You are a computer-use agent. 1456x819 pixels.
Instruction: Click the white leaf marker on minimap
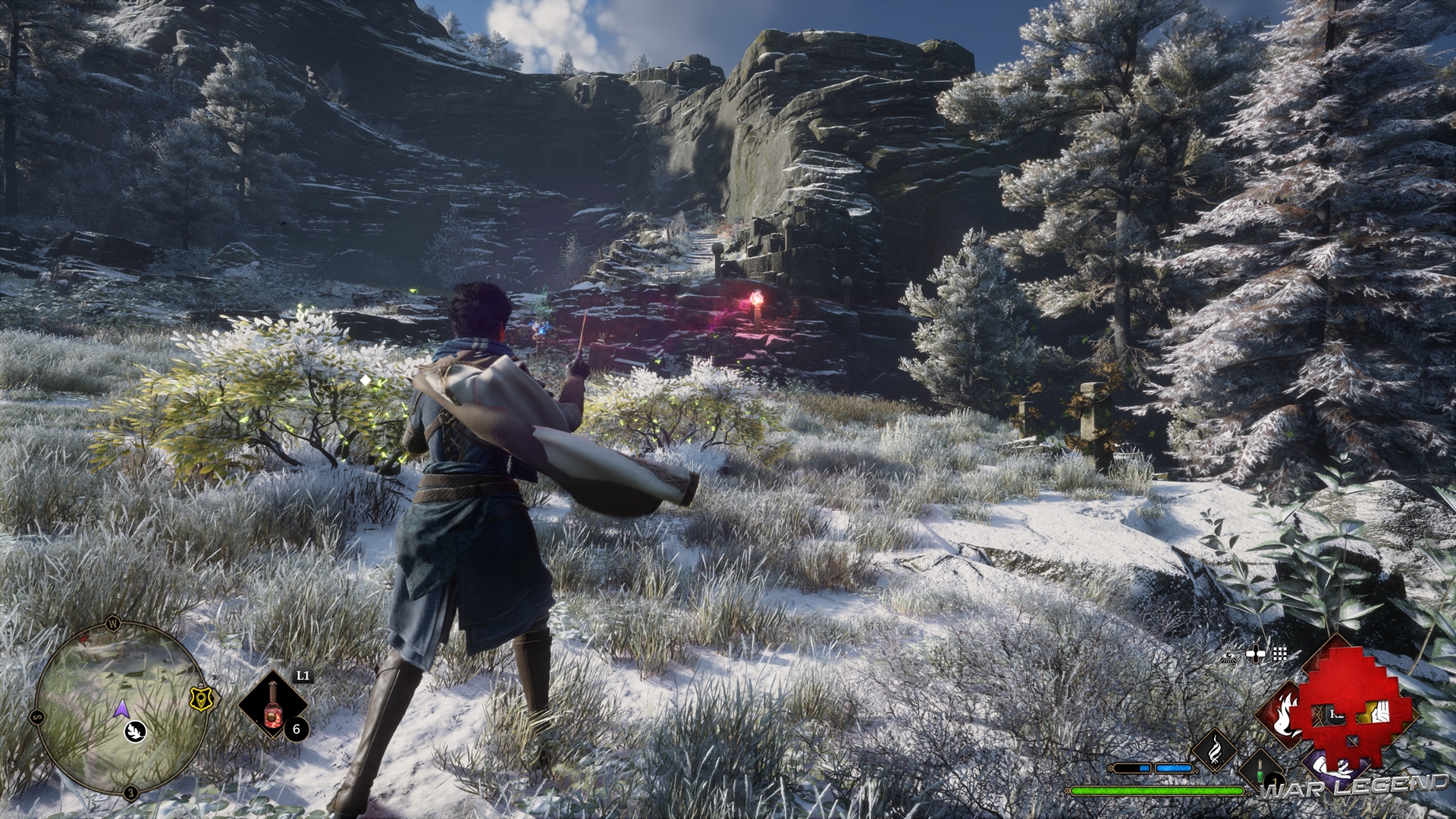coord(136,730)
